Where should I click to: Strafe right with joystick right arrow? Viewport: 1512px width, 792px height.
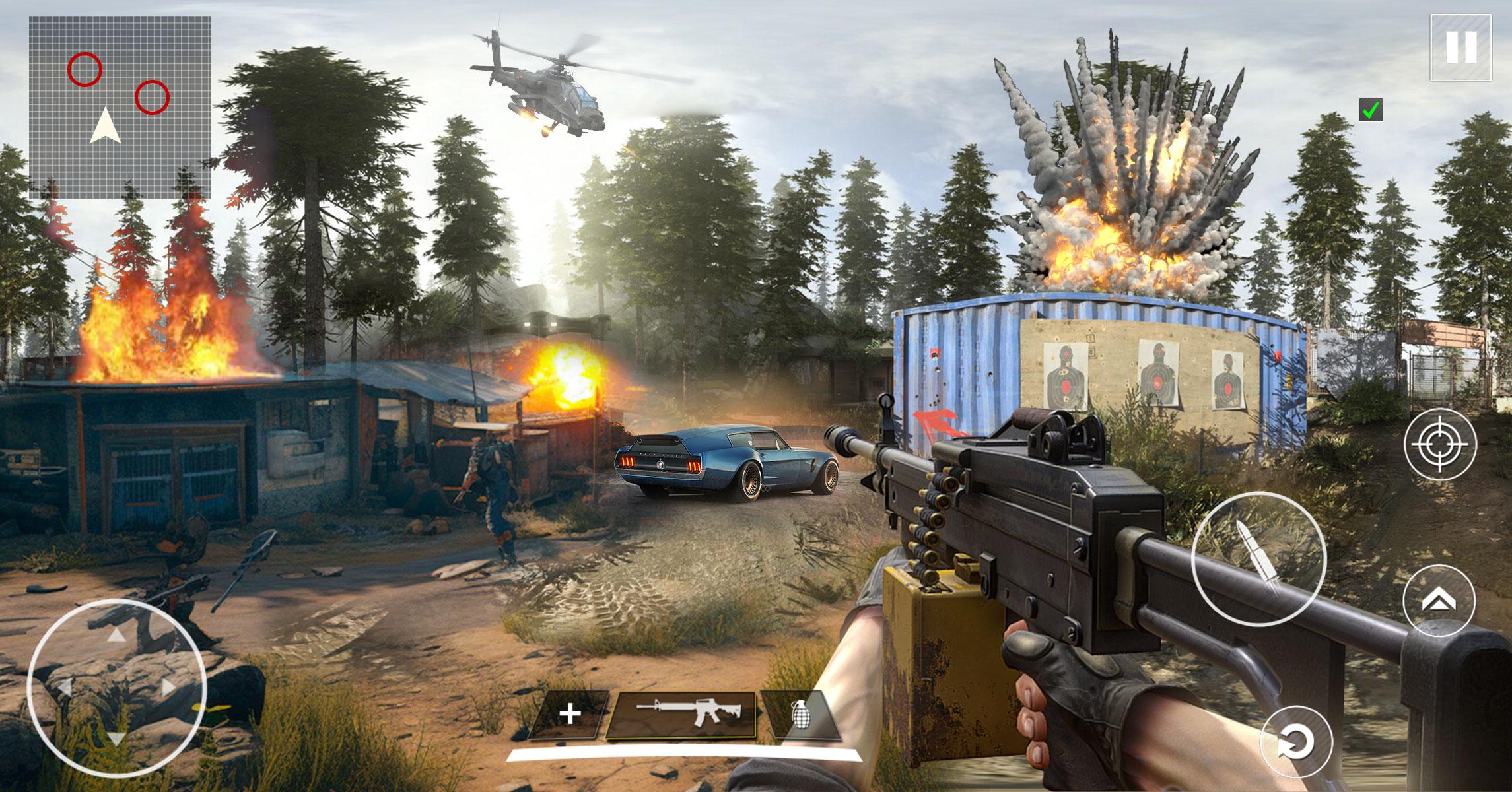[168, 688]
